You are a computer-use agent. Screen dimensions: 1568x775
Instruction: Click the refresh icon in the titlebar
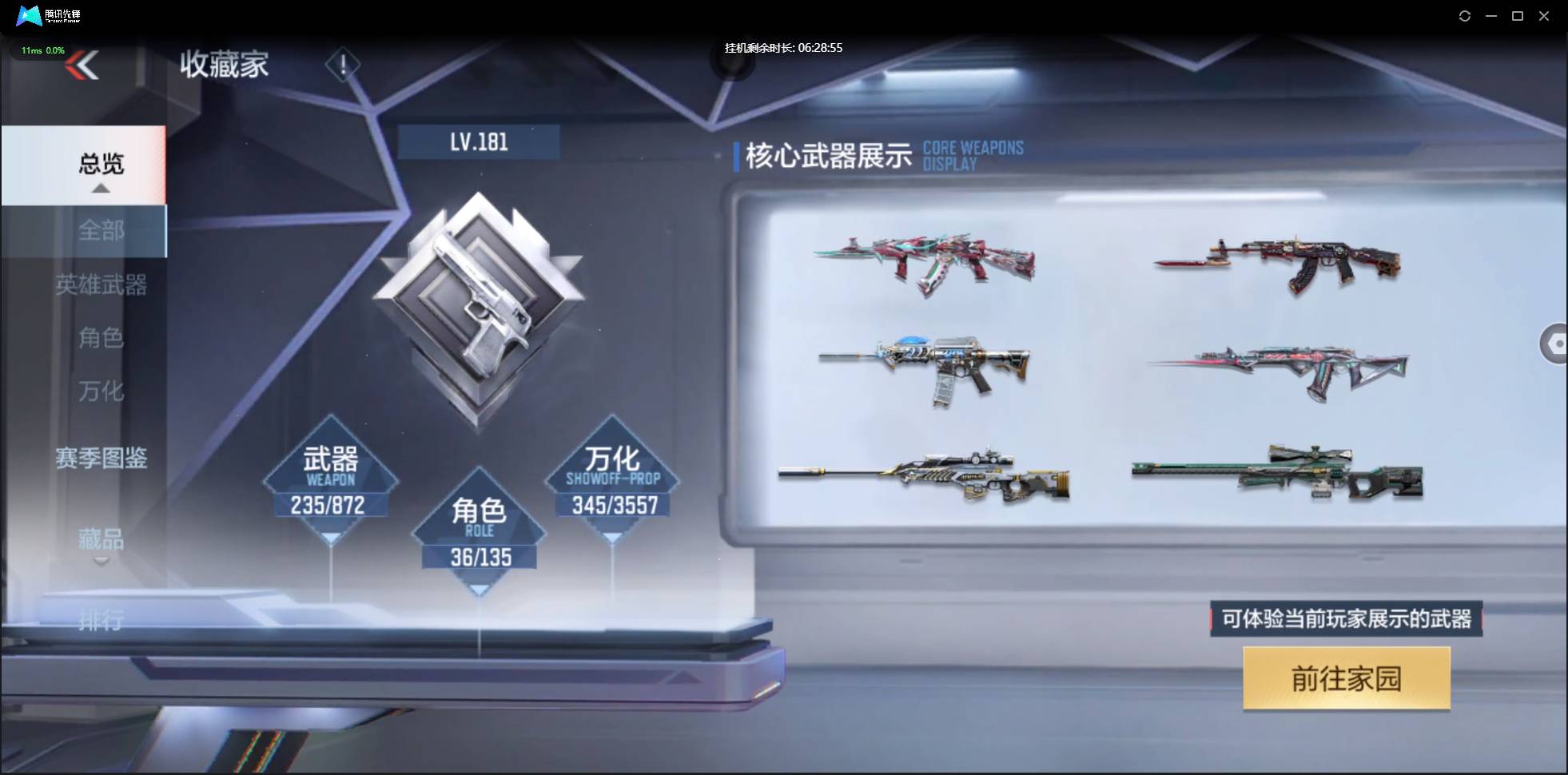point(1467,15)
